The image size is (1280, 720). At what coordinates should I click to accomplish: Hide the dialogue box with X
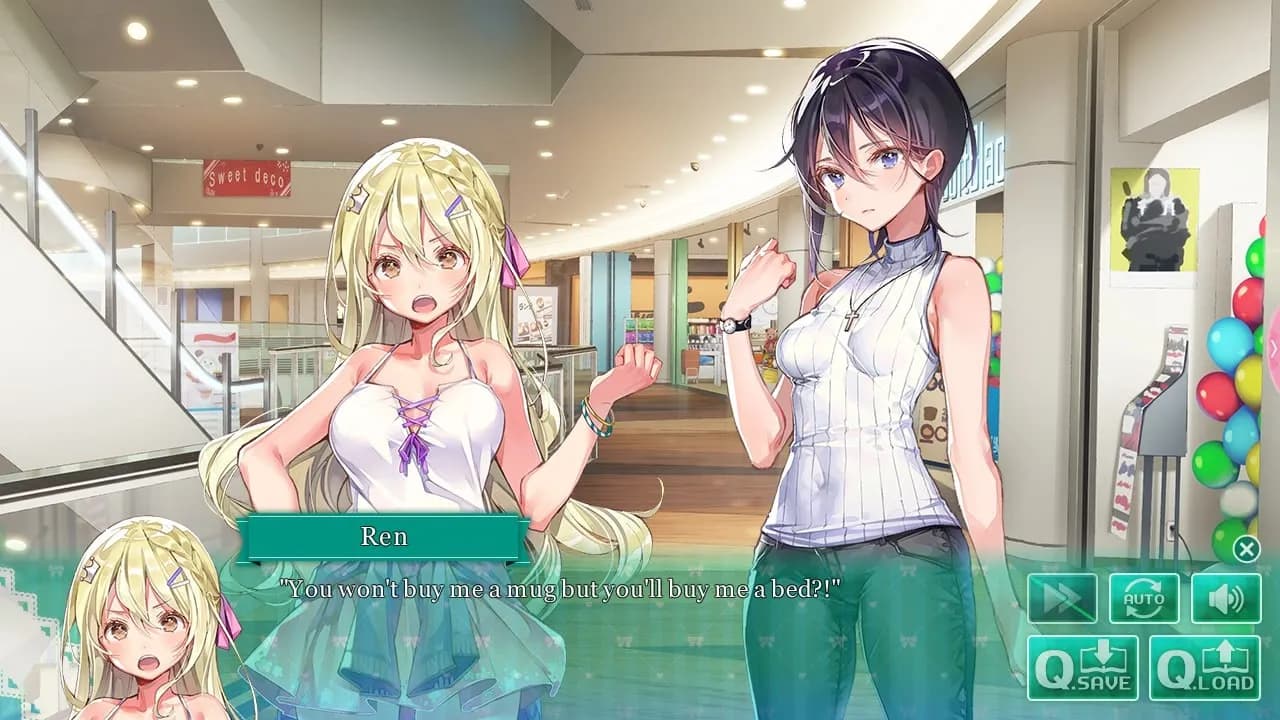point(1246,548)
